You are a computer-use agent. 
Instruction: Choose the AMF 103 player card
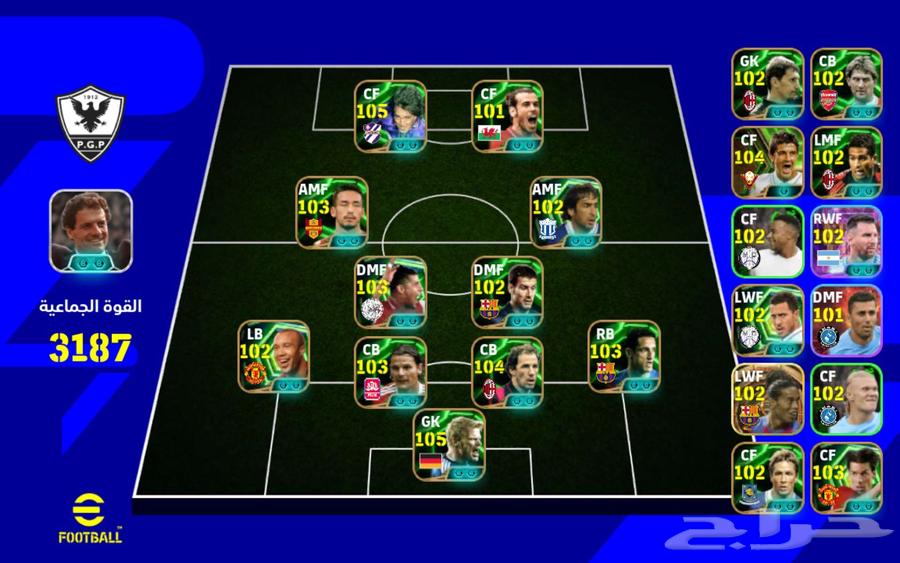click(331, 212)
